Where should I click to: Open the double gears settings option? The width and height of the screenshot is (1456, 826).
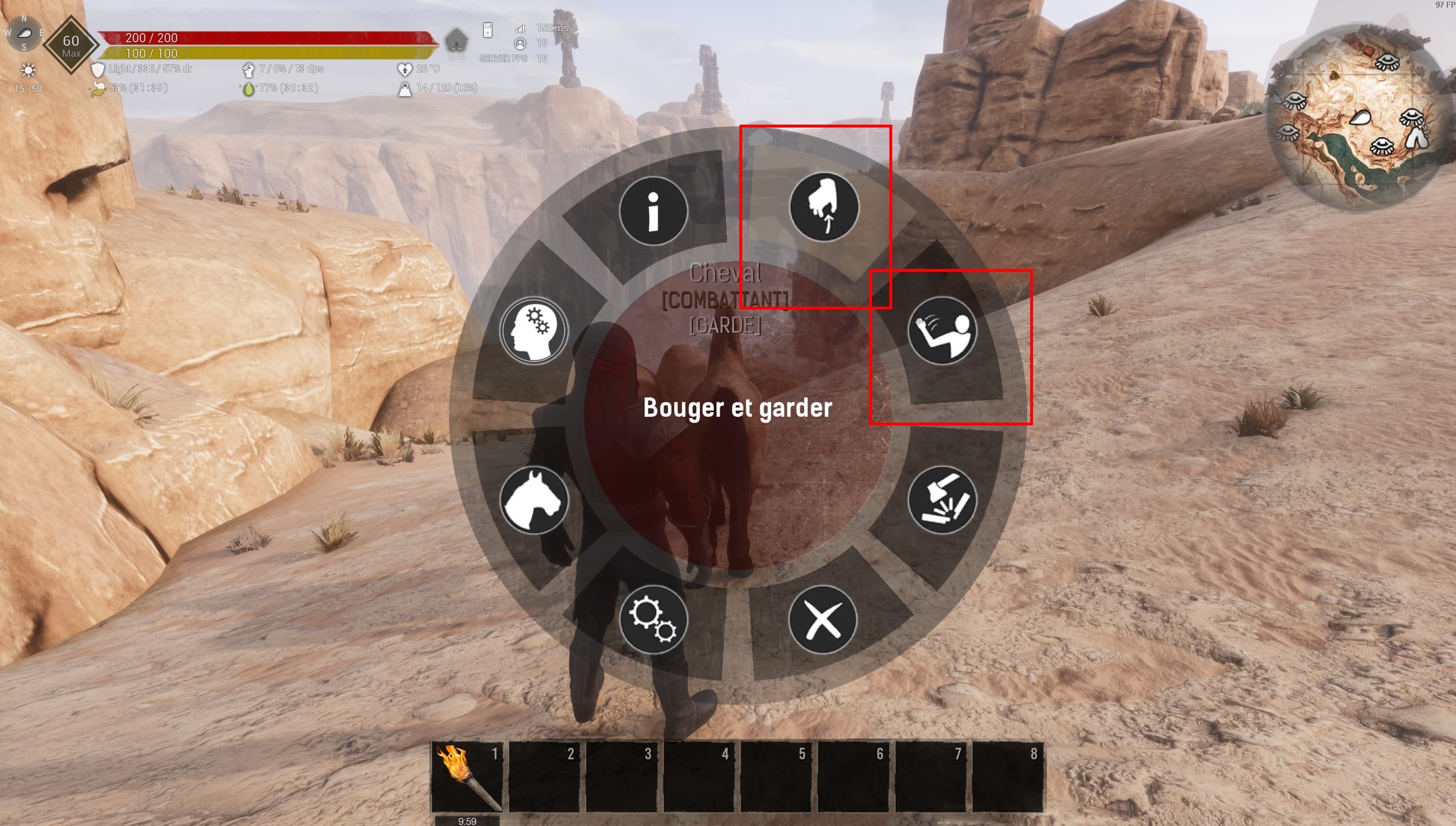point(653,620)
